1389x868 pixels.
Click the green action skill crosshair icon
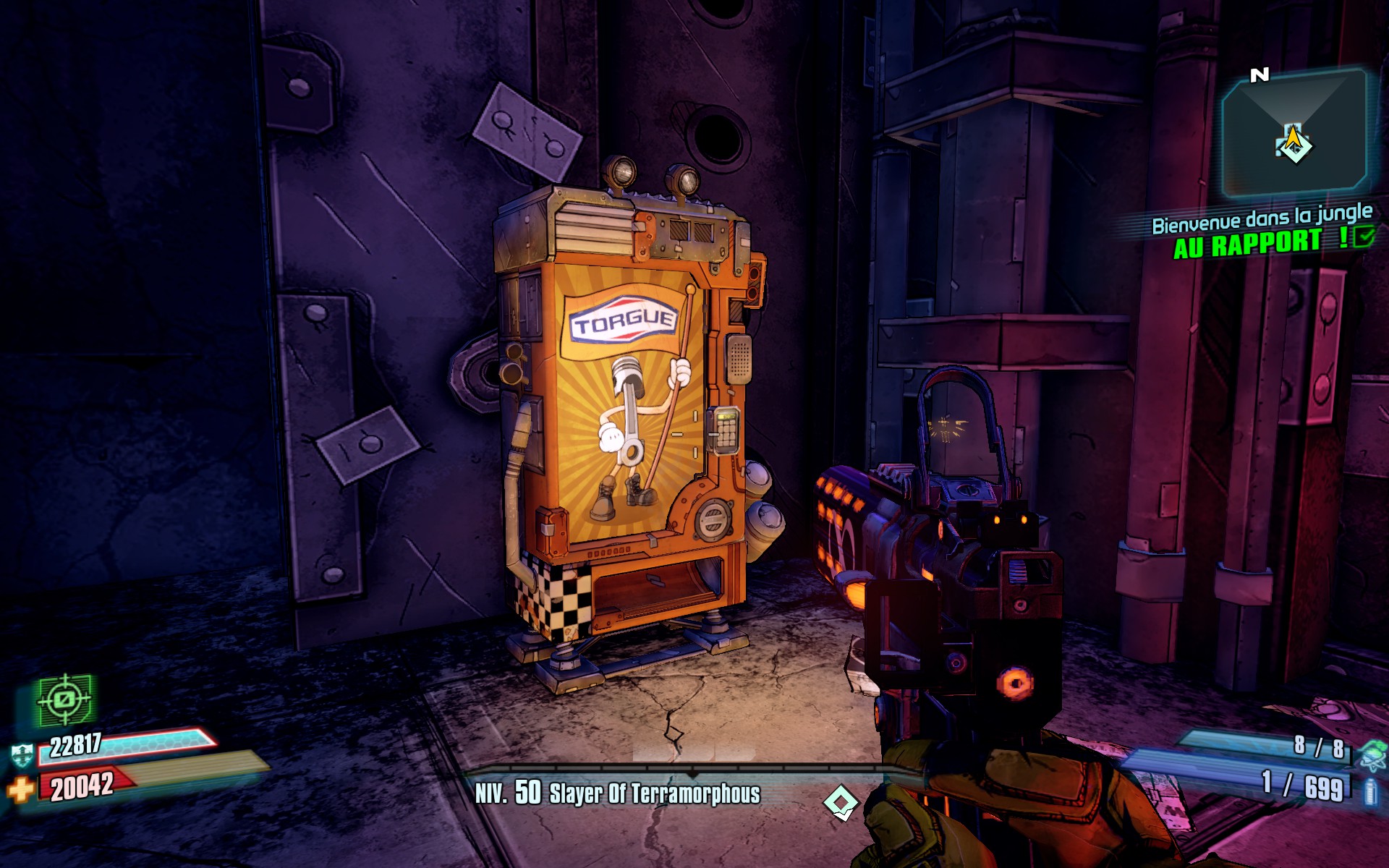point(65,699)
